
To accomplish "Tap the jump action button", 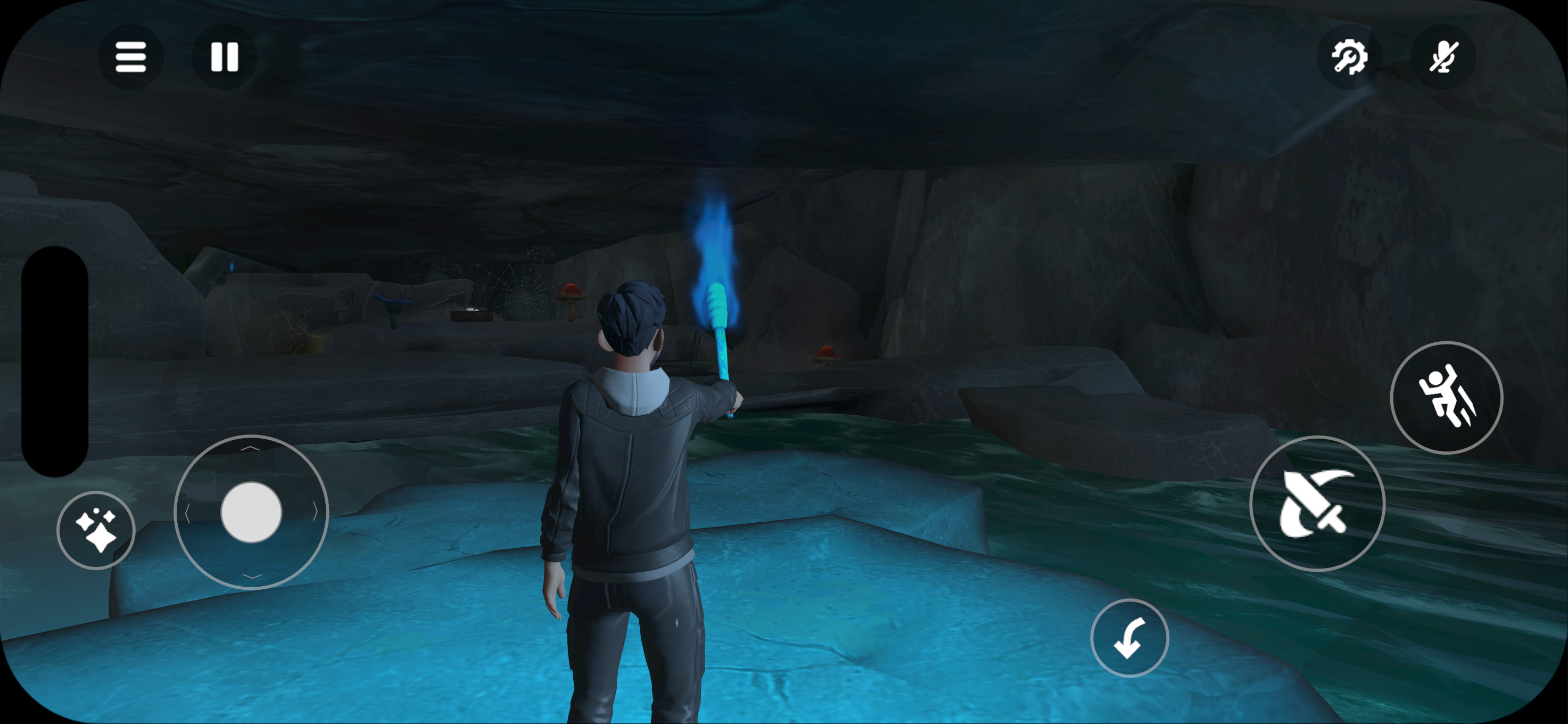I will pyautogui.click(x=1446, y=398).
